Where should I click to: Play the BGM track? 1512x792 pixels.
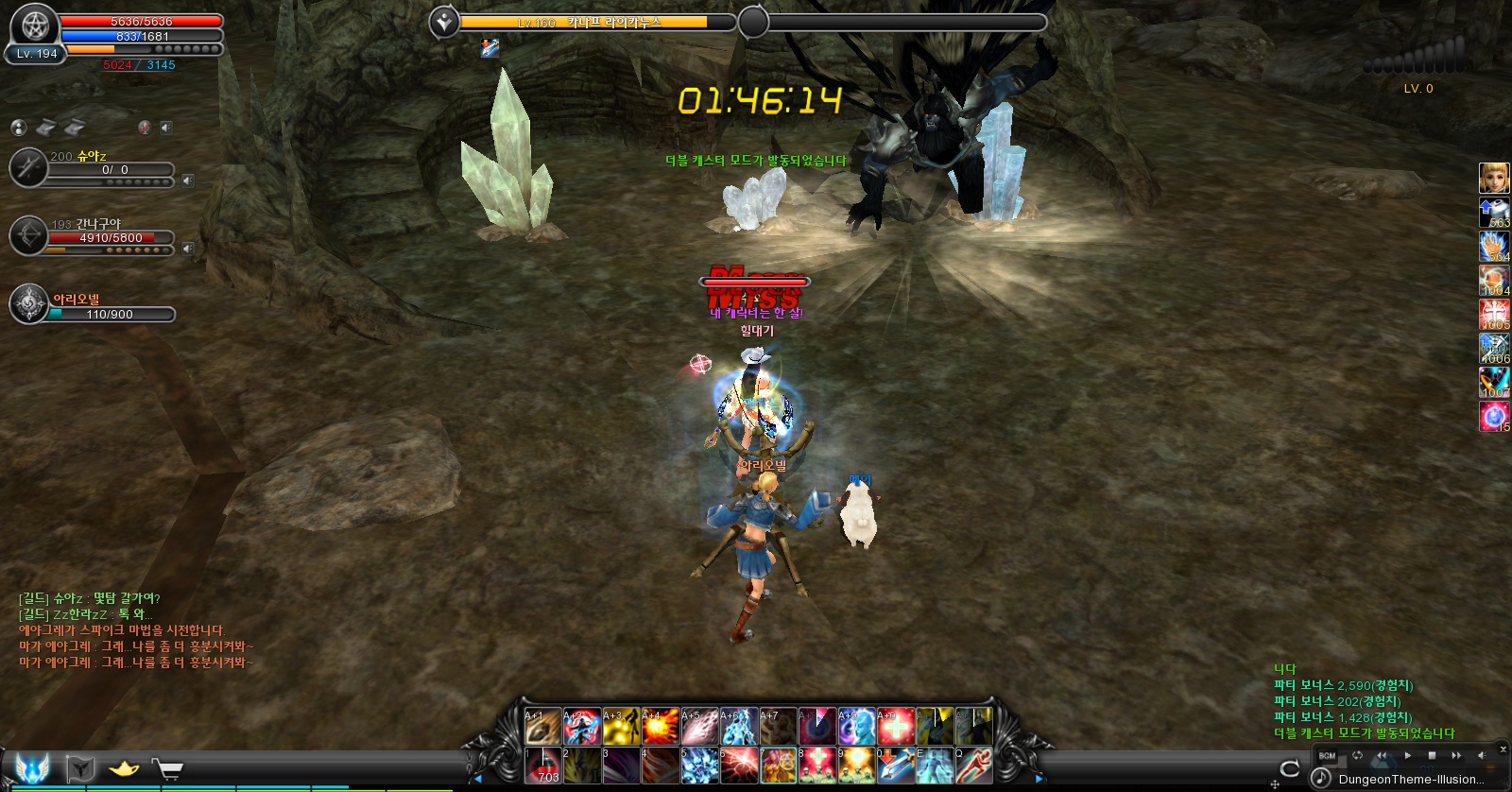1407,755
